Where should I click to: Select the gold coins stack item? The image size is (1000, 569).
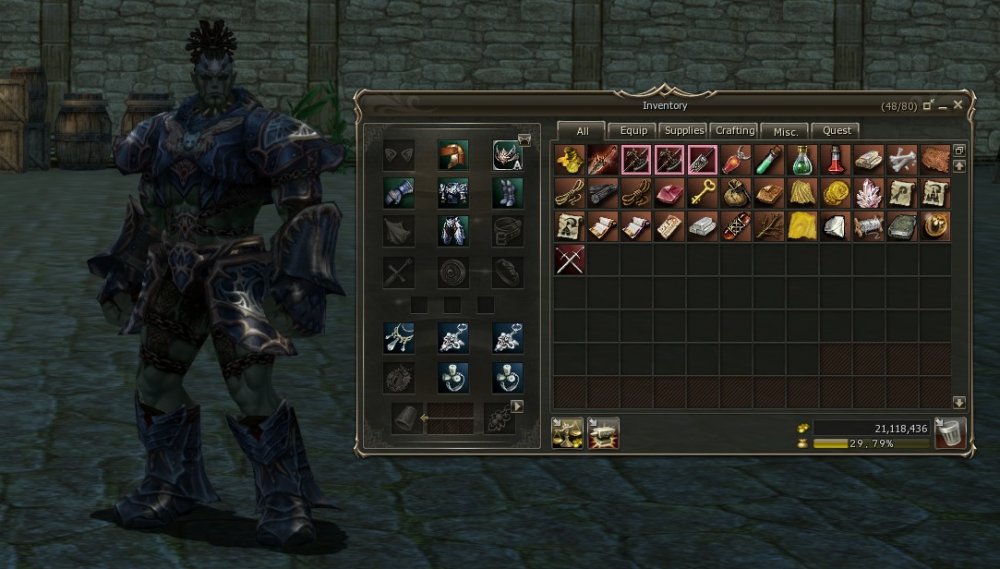(836, 193)
